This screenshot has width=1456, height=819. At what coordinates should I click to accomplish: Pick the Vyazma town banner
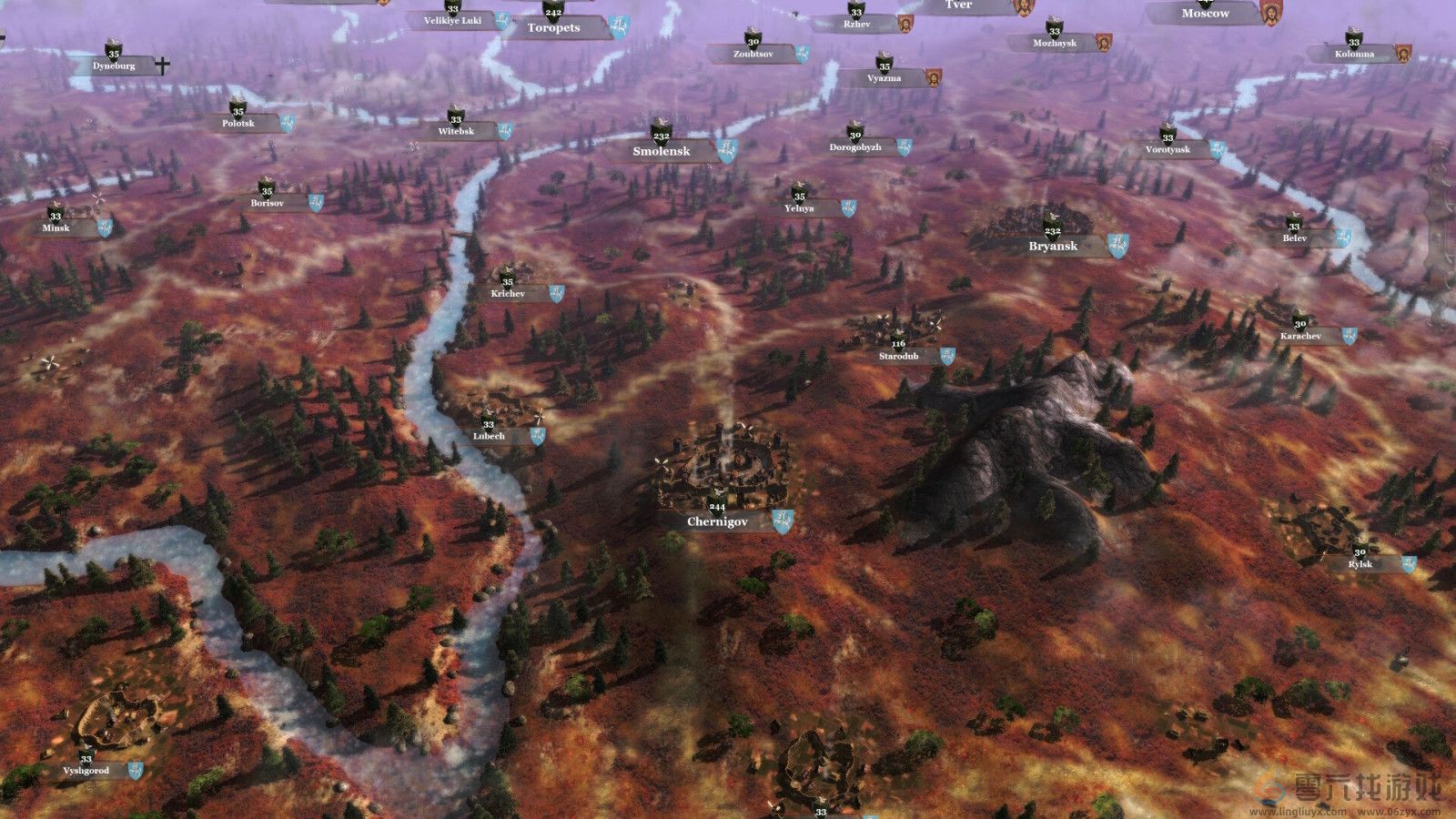click(884, 79)
